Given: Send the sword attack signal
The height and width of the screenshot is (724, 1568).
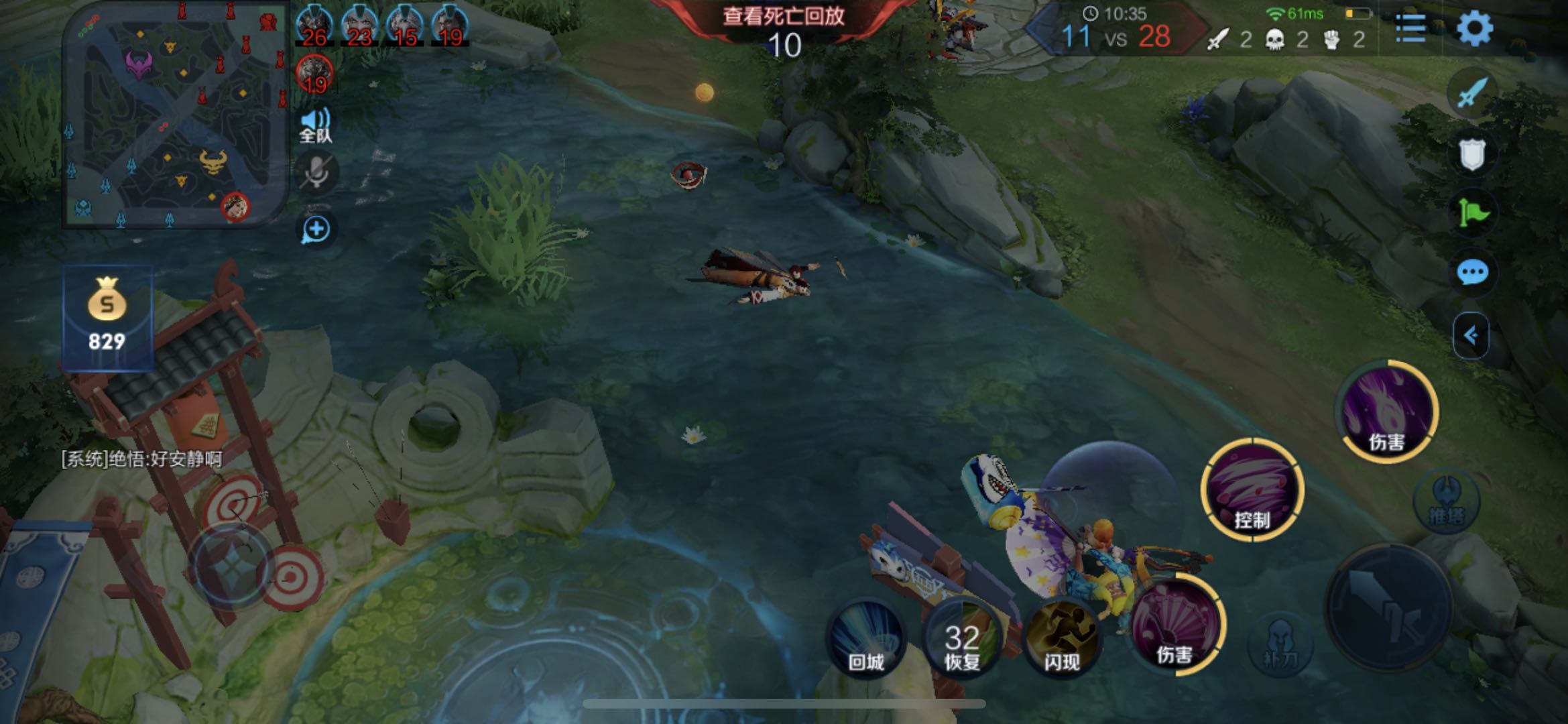Looking at the screenshot, I should [x=1471, y=93].
